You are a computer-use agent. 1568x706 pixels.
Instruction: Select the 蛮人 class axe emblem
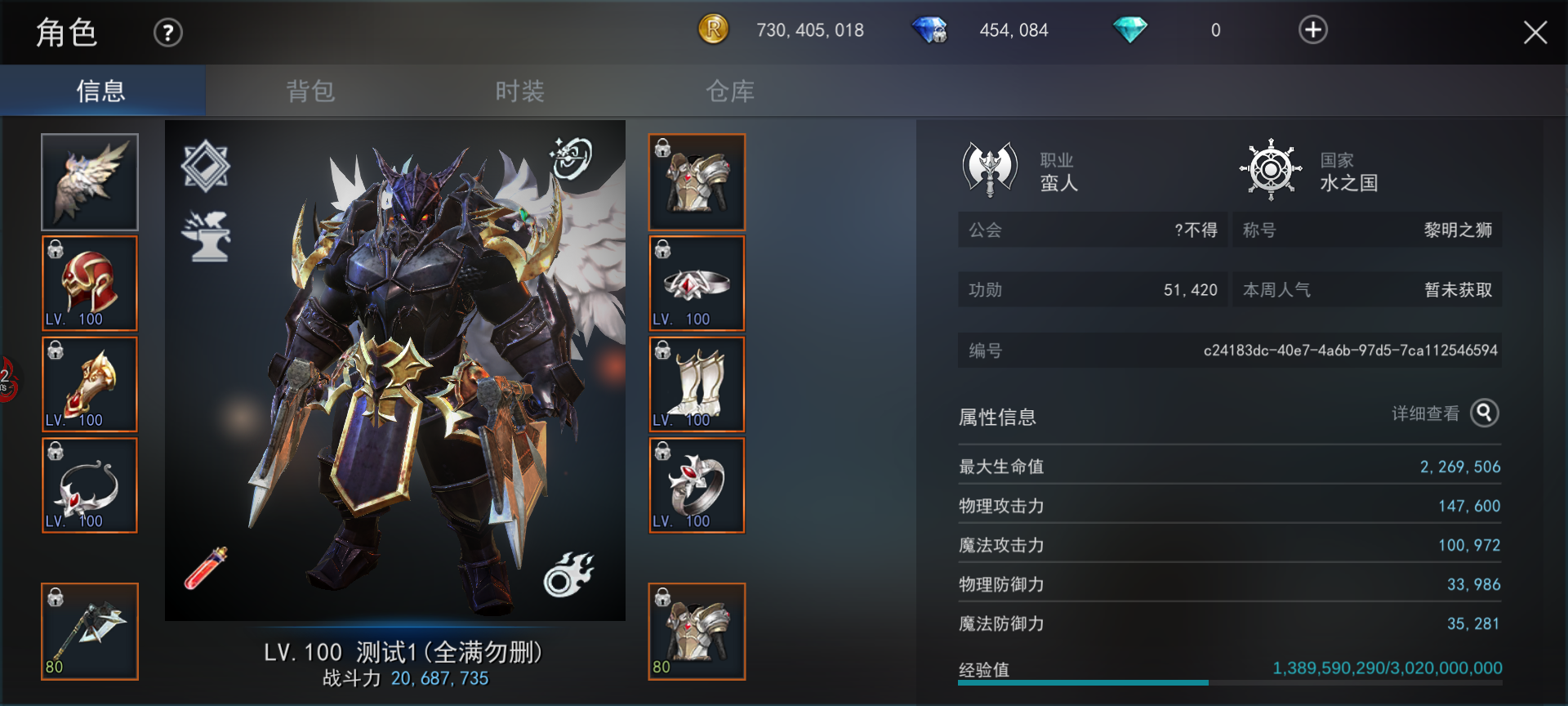point(990,167)
